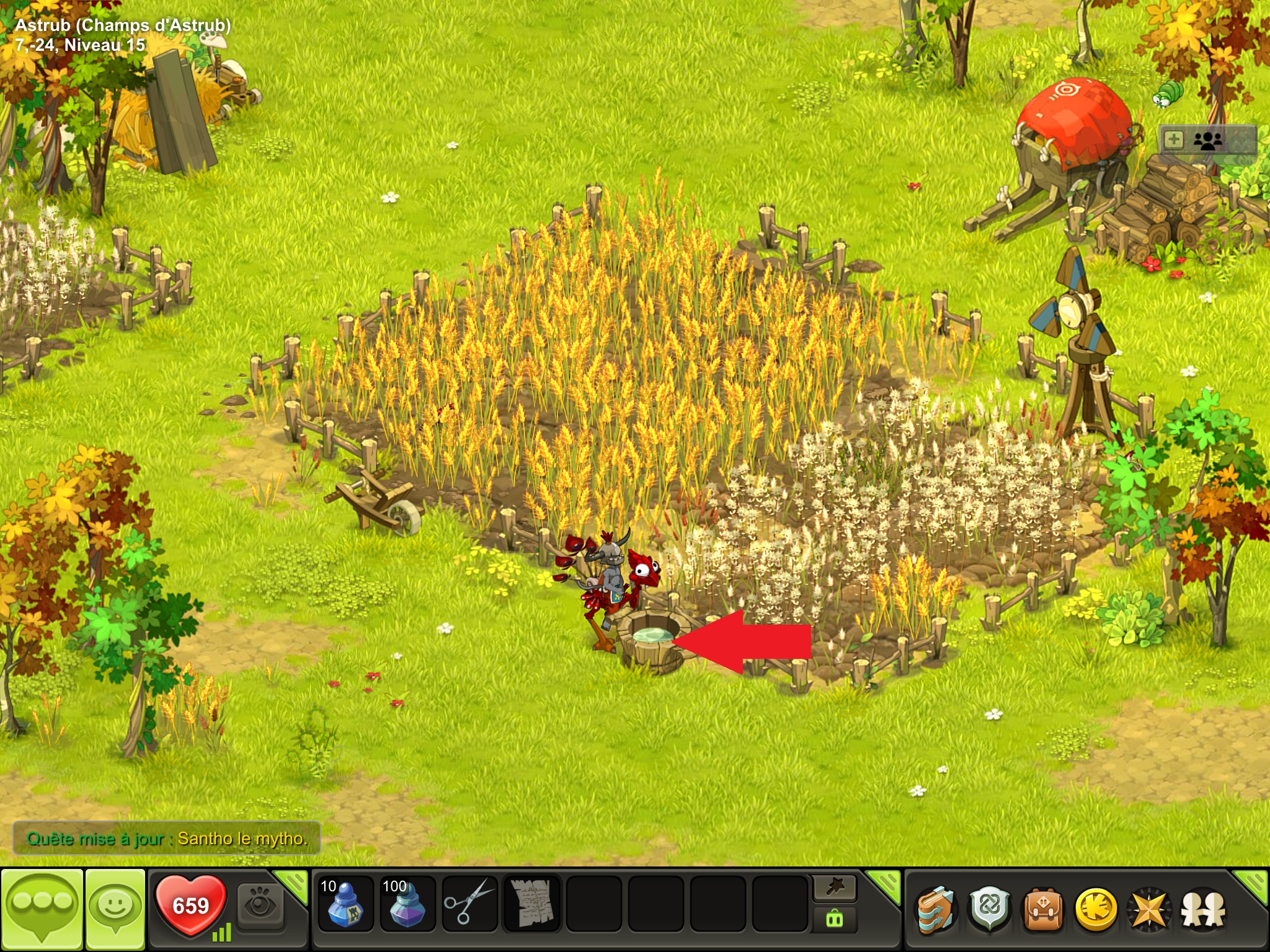Open the chat speech bubble button
This screenshot has width=1270, height=952.
click(42, 909)
